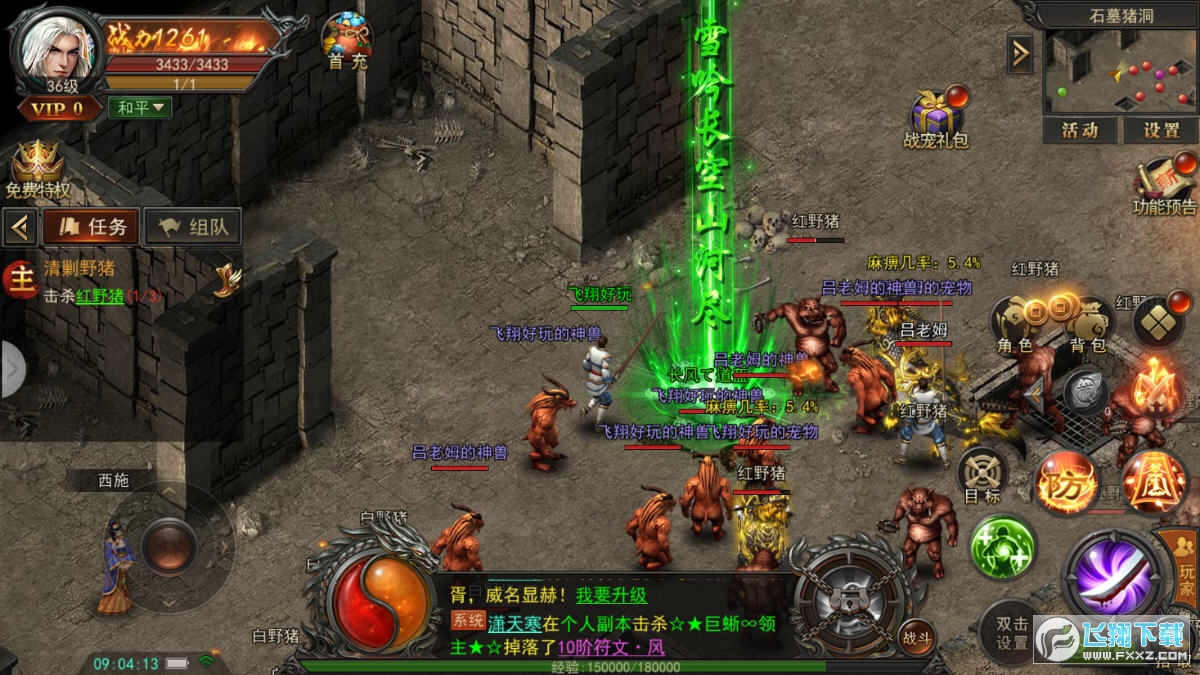This screenshot has width=1200, height=675.
Task: Open the 设置 settings button
Action: 1161,130
